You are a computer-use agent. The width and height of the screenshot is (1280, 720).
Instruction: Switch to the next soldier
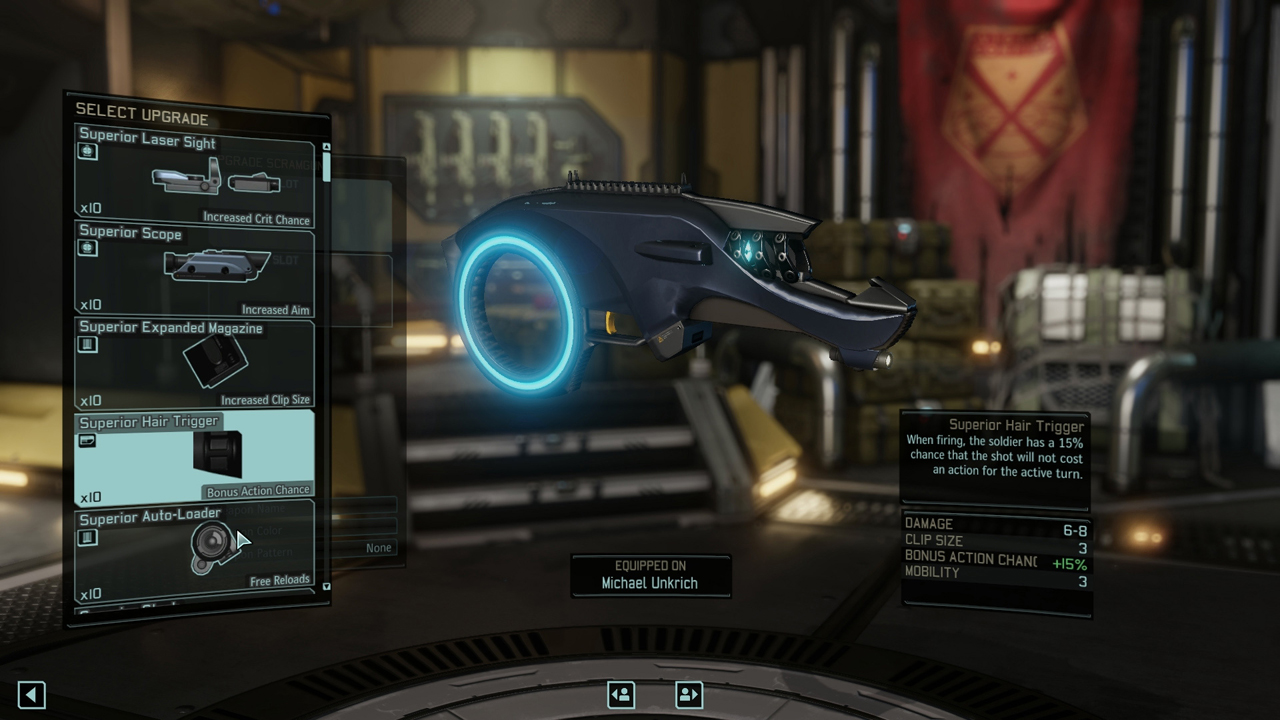[x=689, y=694]
